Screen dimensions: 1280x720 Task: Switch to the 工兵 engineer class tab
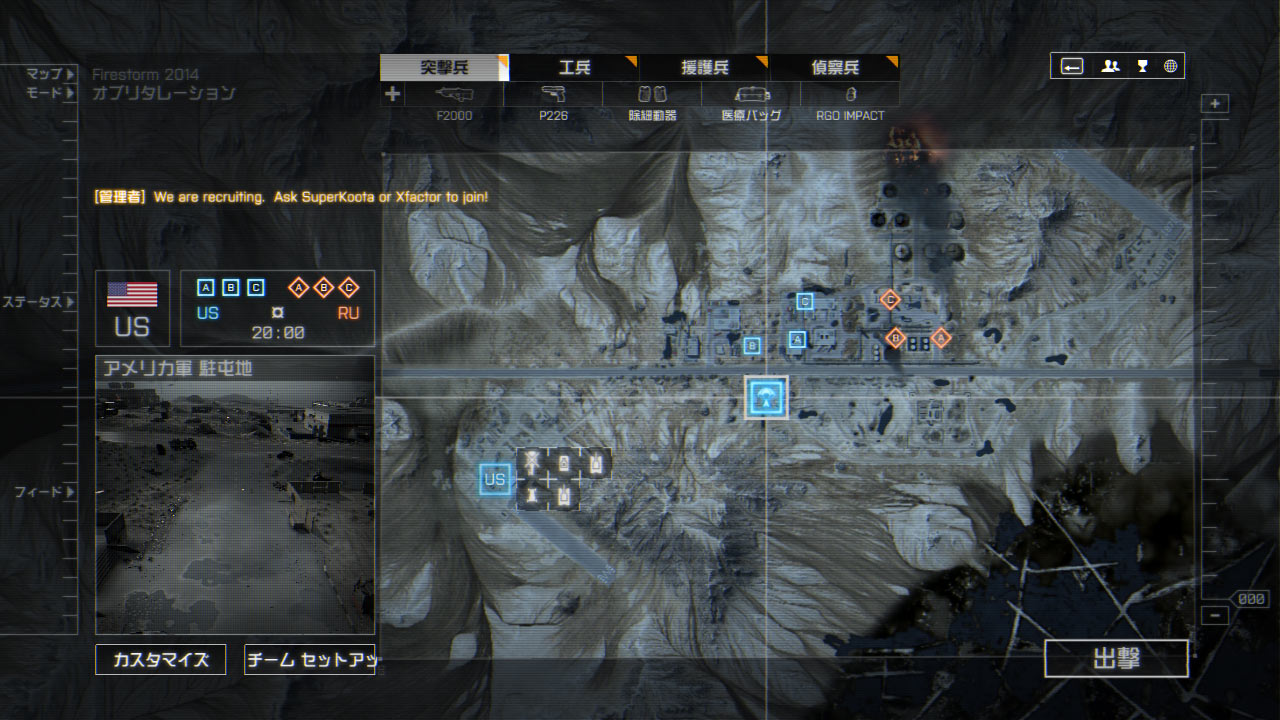[x=574, y=68]
